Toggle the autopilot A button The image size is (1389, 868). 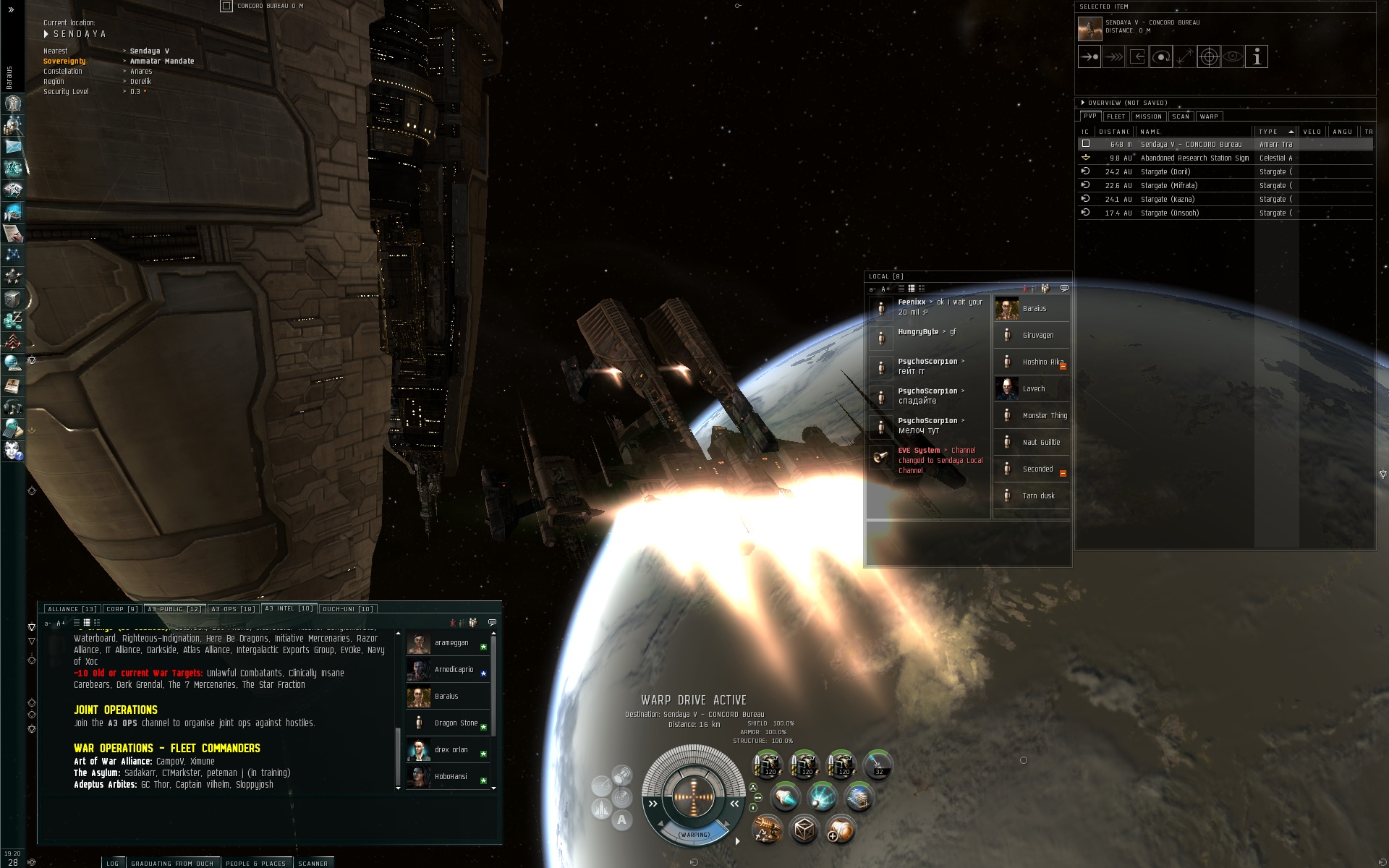(x=621, y=820)
